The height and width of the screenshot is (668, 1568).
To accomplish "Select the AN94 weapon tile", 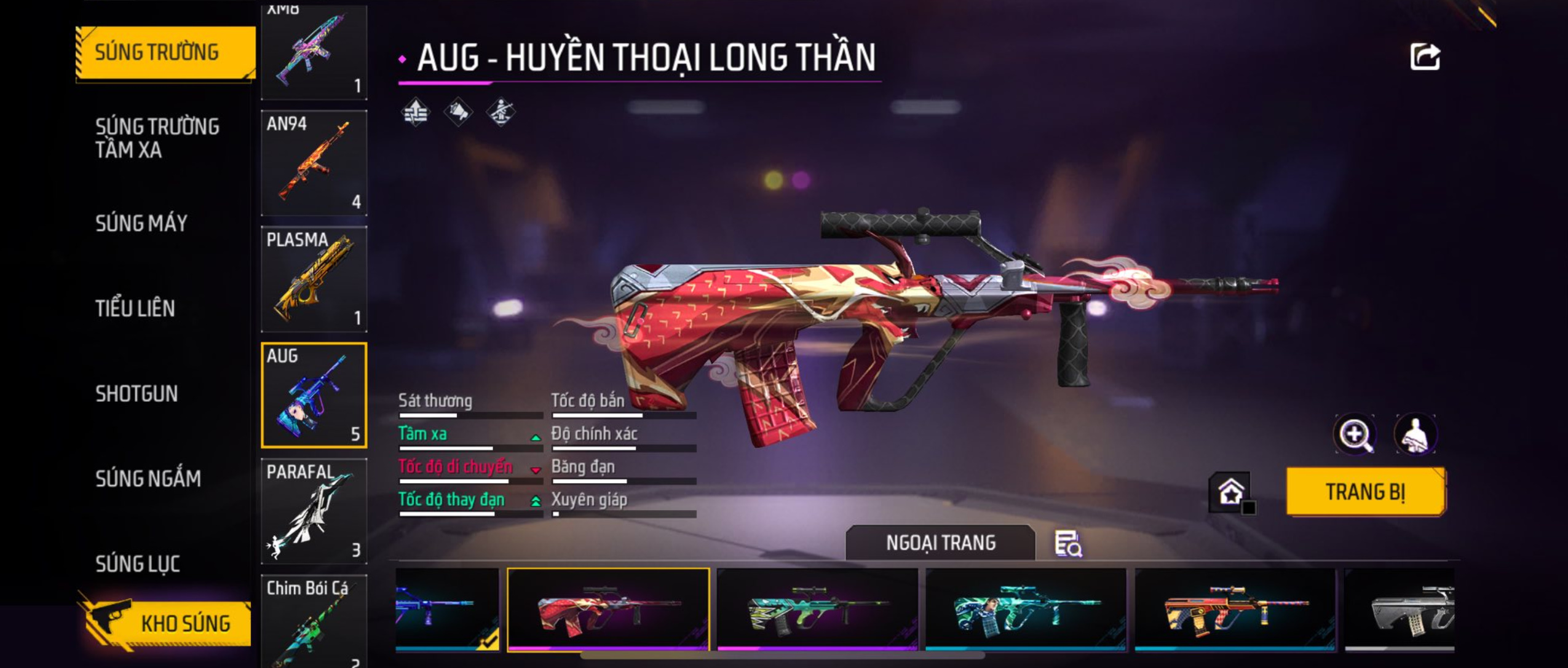I will click(x=314, y=163).
